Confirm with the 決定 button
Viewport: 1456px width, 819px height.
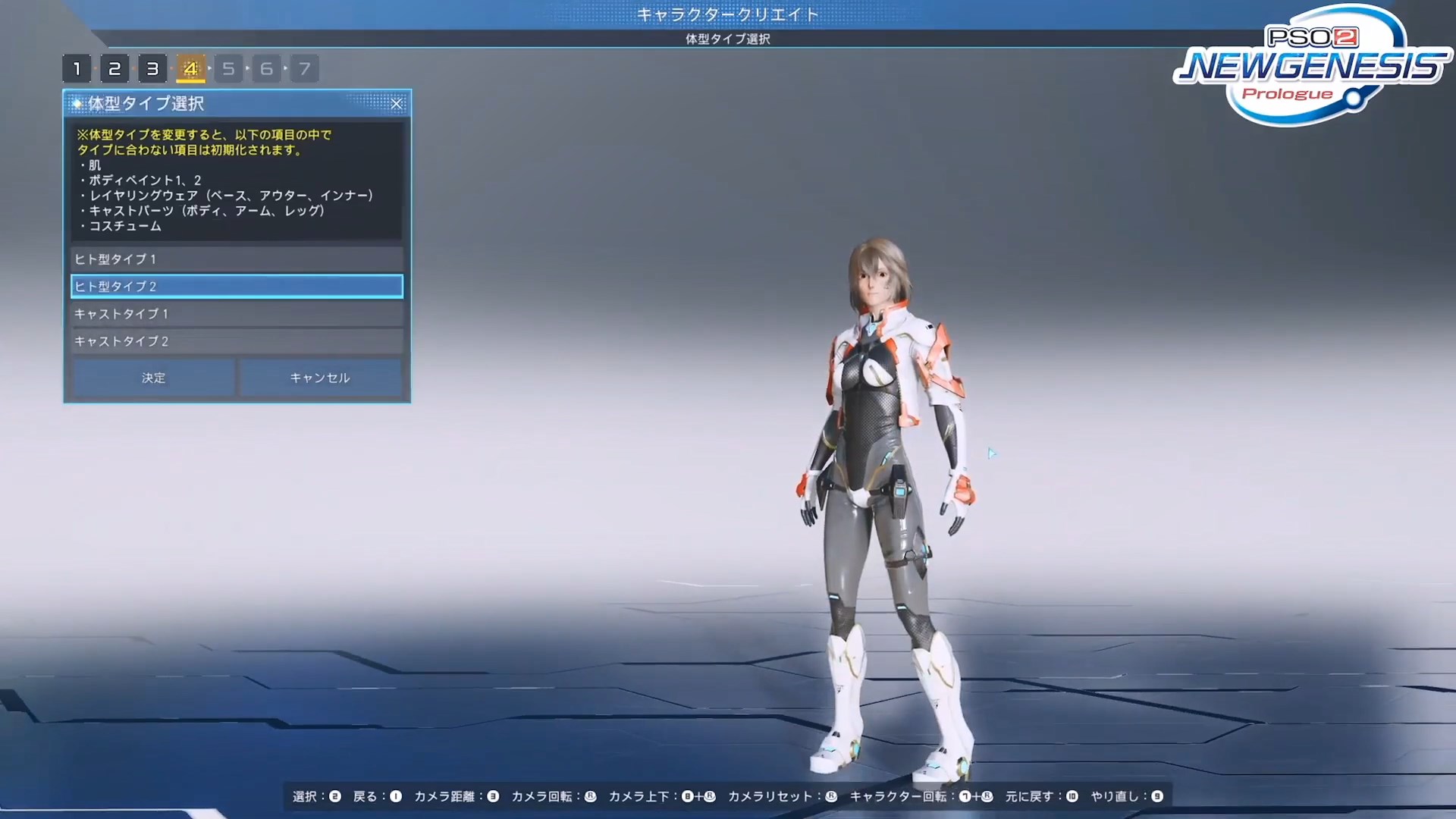pos(154,378)
